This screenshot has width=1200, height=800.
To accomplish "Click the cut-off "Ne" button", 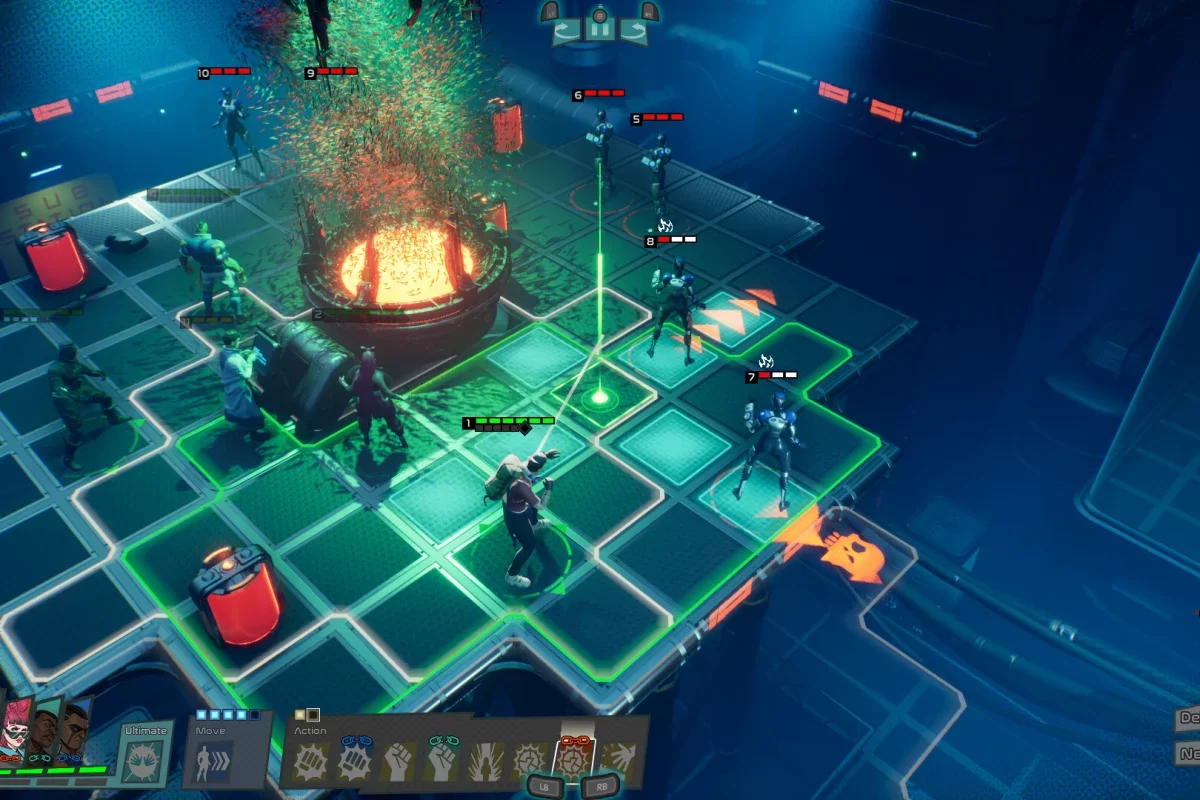I will [x=1188, y=752].
